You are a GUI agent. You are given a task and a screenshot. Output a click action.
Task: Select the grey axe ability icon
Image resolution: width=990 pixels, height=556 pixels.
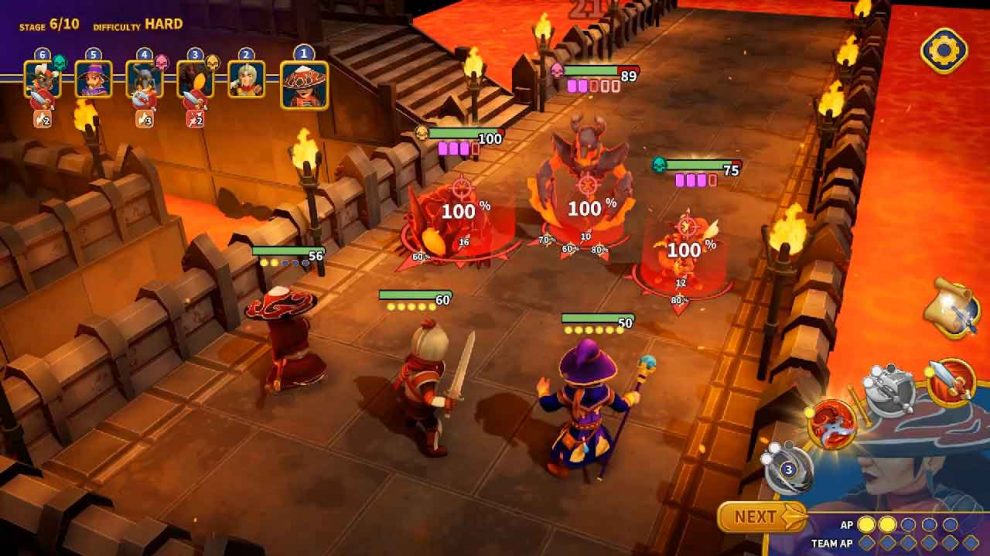click(889, 389)
